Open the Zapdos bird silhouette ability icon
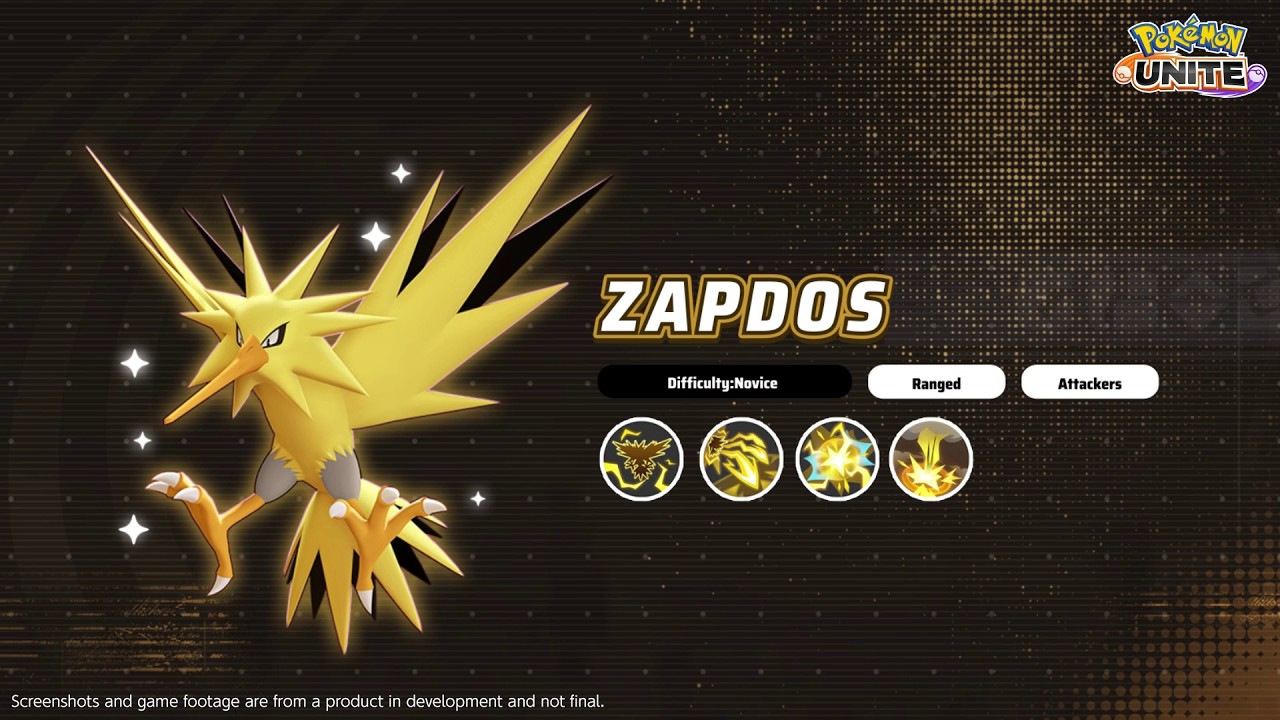 (641, 459)
